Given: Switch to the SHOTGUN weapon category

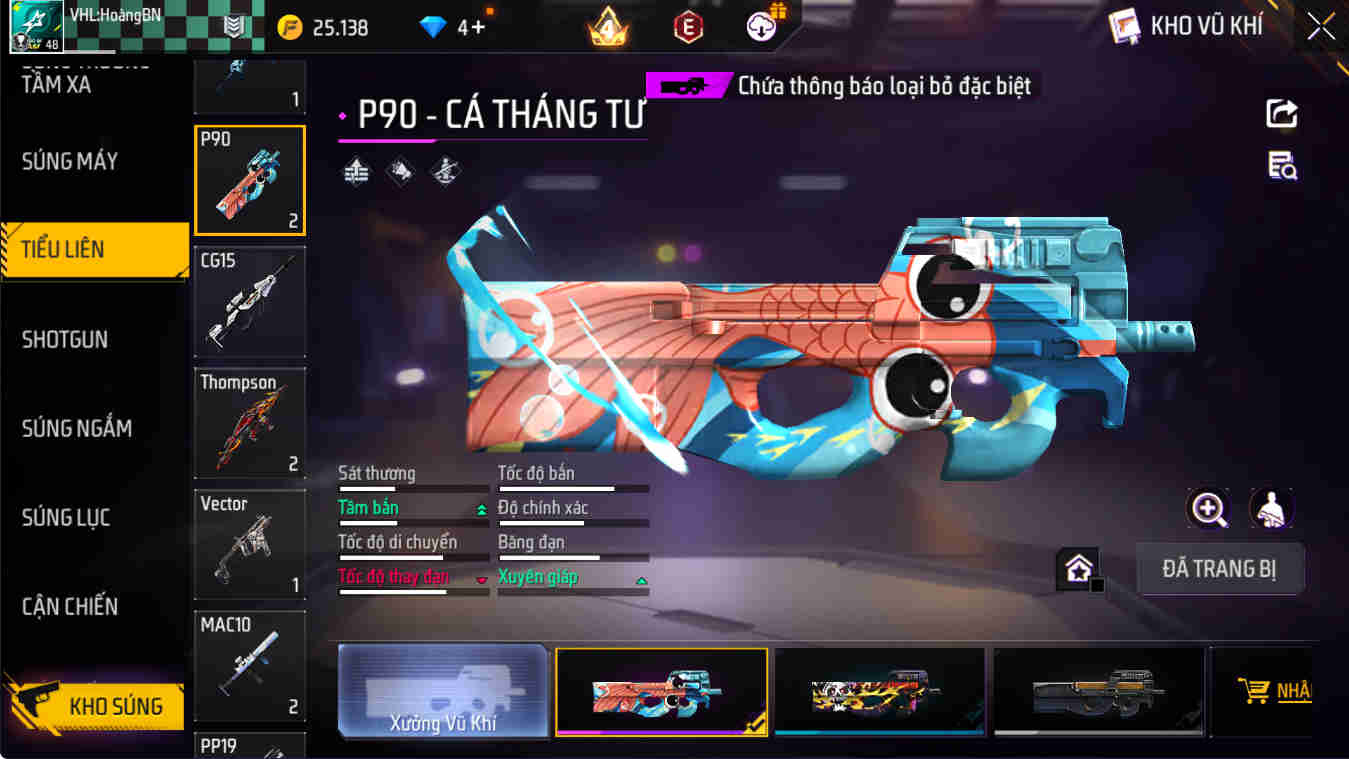Looking at the screenshot, I should point(64,339).
